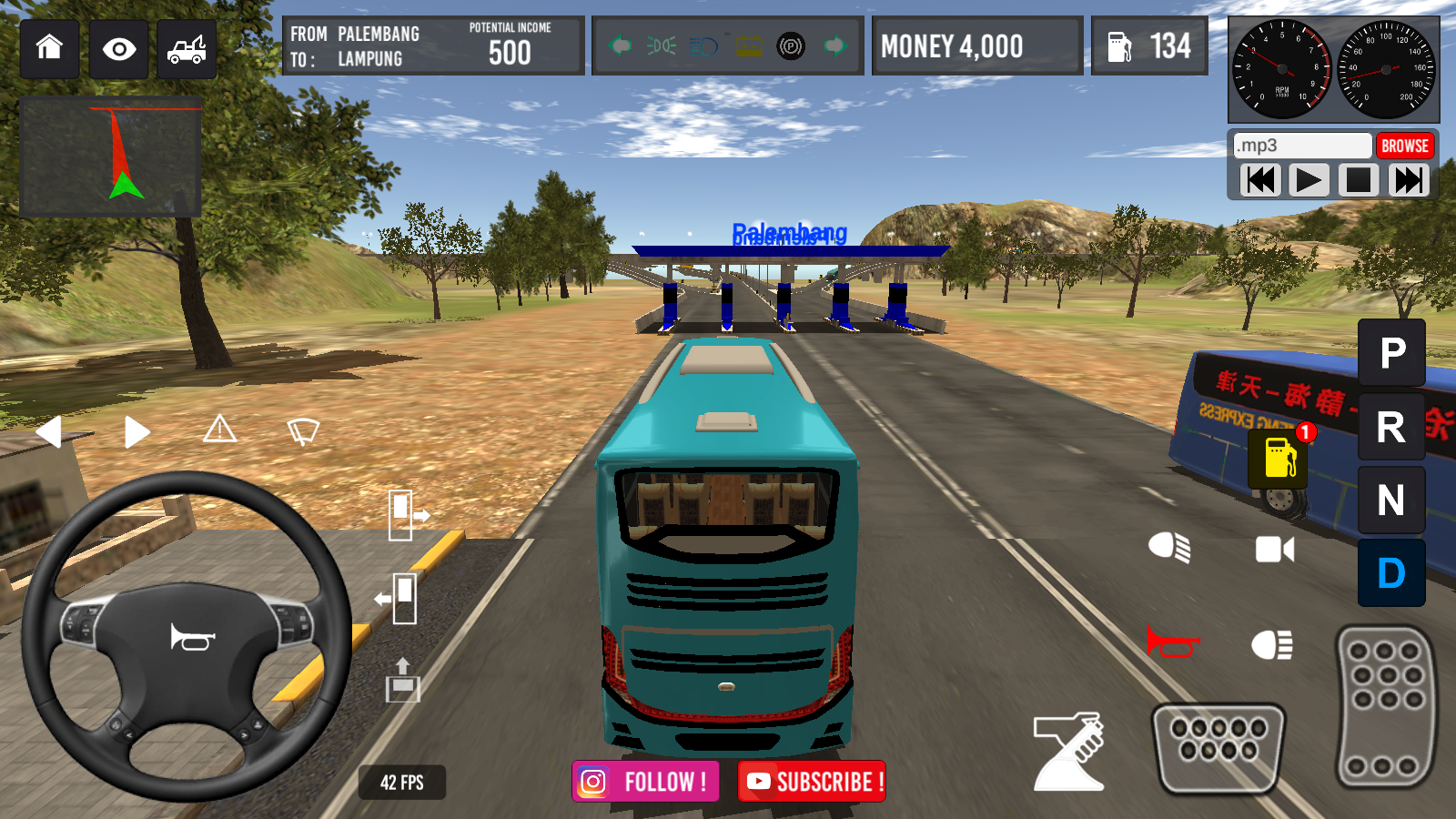This screenshot has height=819, width=1456.
Task: Toggle the blue high beam indicator
Action: 703,45
